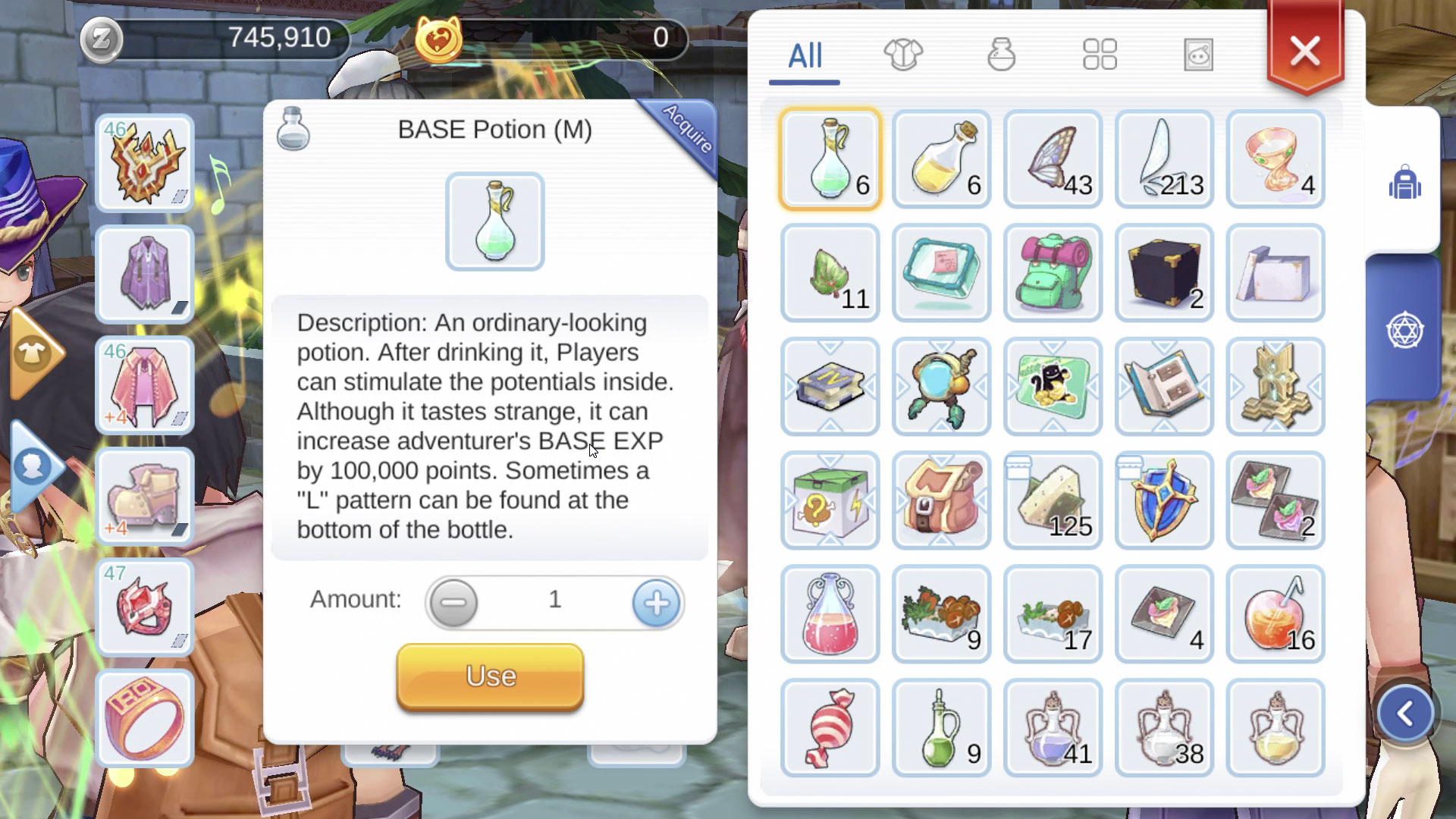Select the butterfly wing stack of 43
This screenshot has width=1456, height=819.
1053,159
